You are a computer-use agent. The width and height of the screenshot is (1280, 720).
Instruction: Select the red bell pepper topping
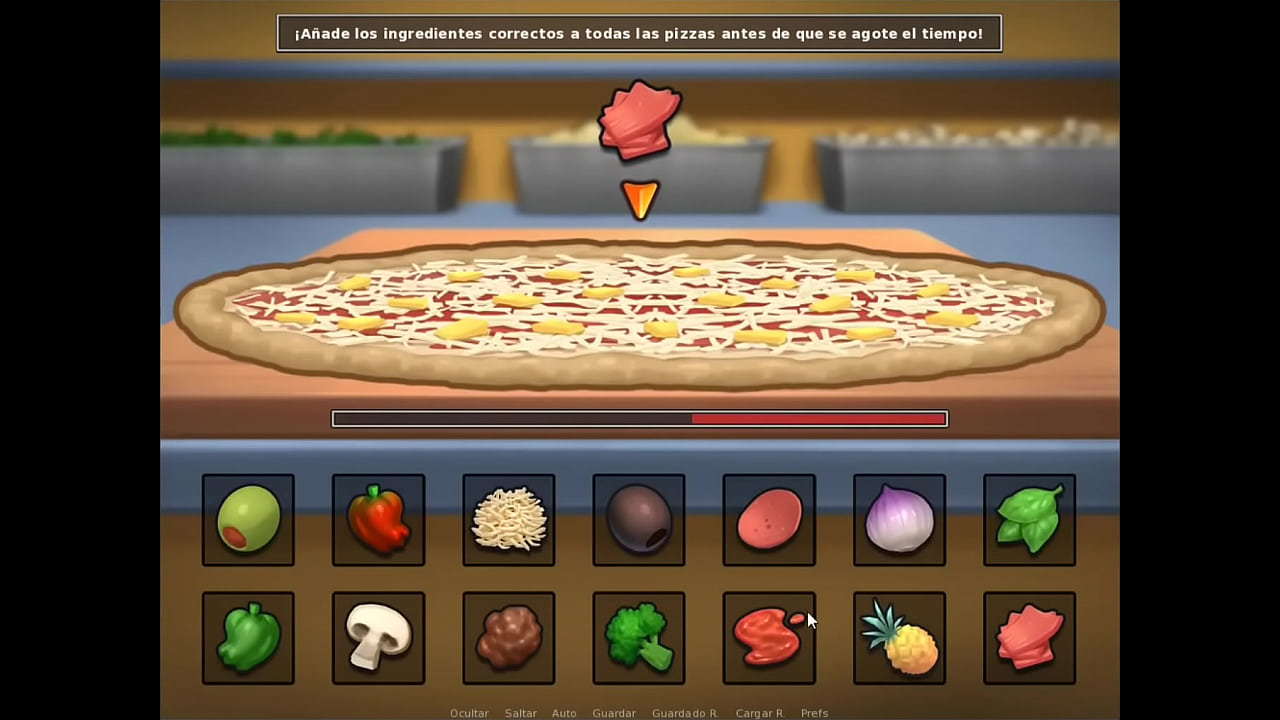378,519
